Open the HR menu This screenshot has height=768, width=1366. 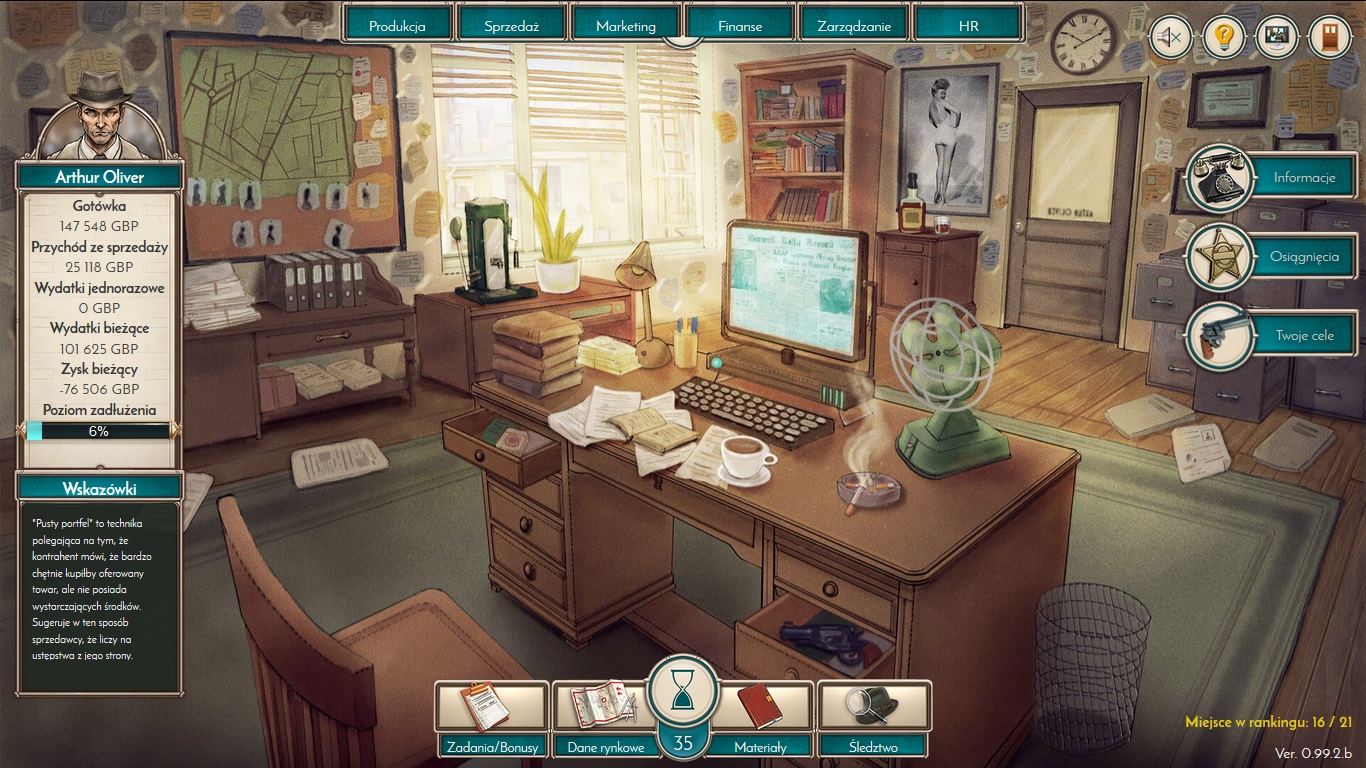pos(968,25)
